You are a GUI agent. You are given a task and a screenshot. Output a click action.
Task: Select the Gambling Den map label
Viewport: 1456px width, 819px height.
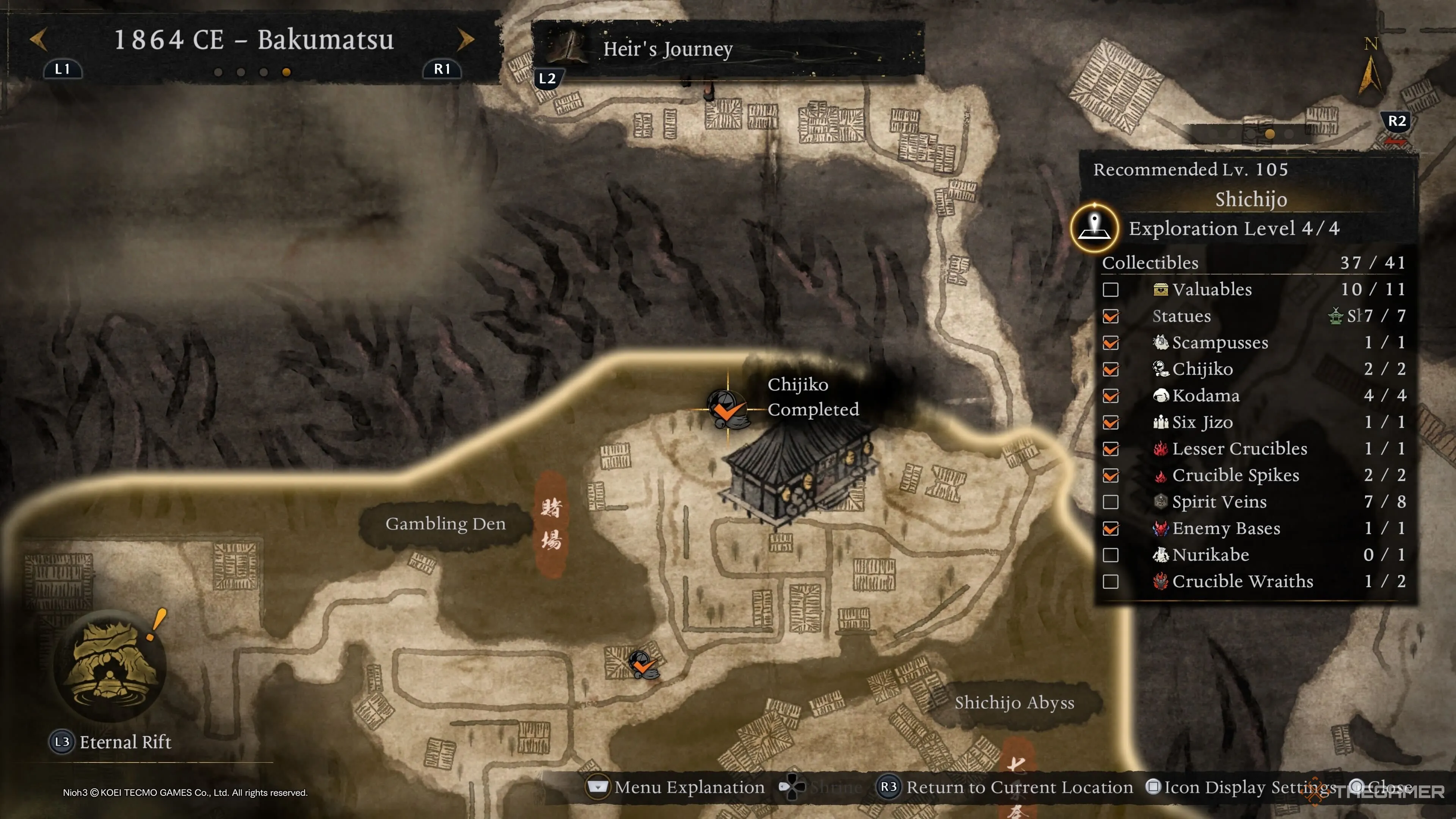446,524
